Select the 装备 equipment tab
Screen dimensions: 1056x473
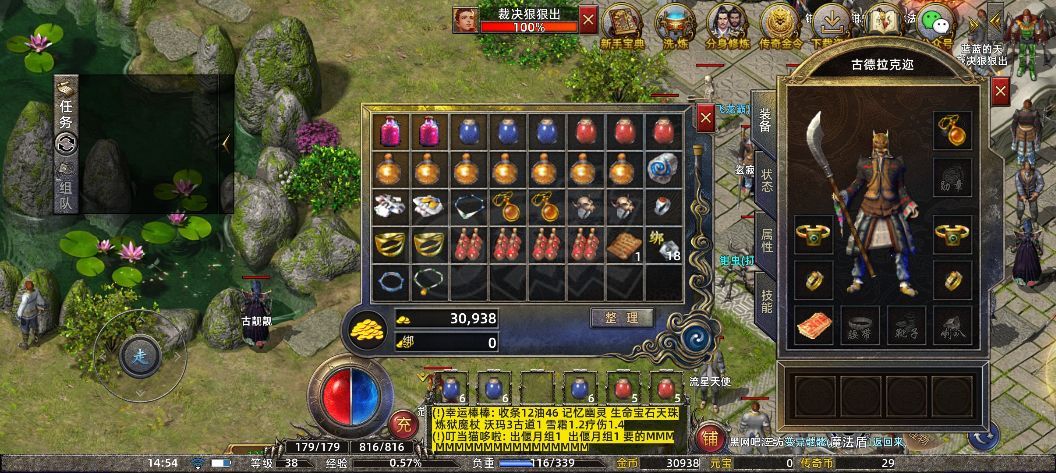pos(765,120)
